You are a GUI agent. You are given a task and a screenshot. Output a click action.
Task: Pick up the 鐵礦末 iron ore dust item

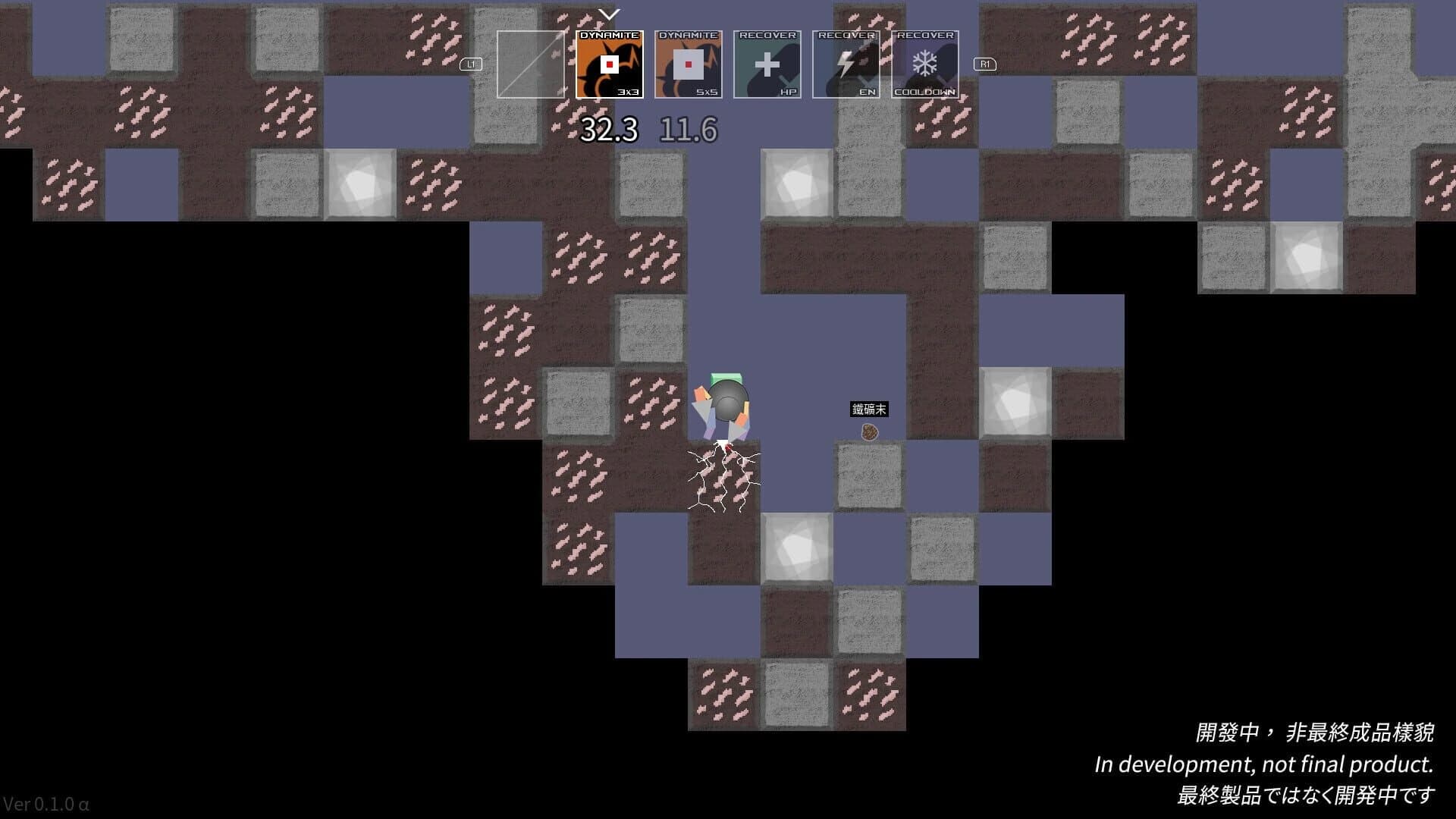(869, 432)
